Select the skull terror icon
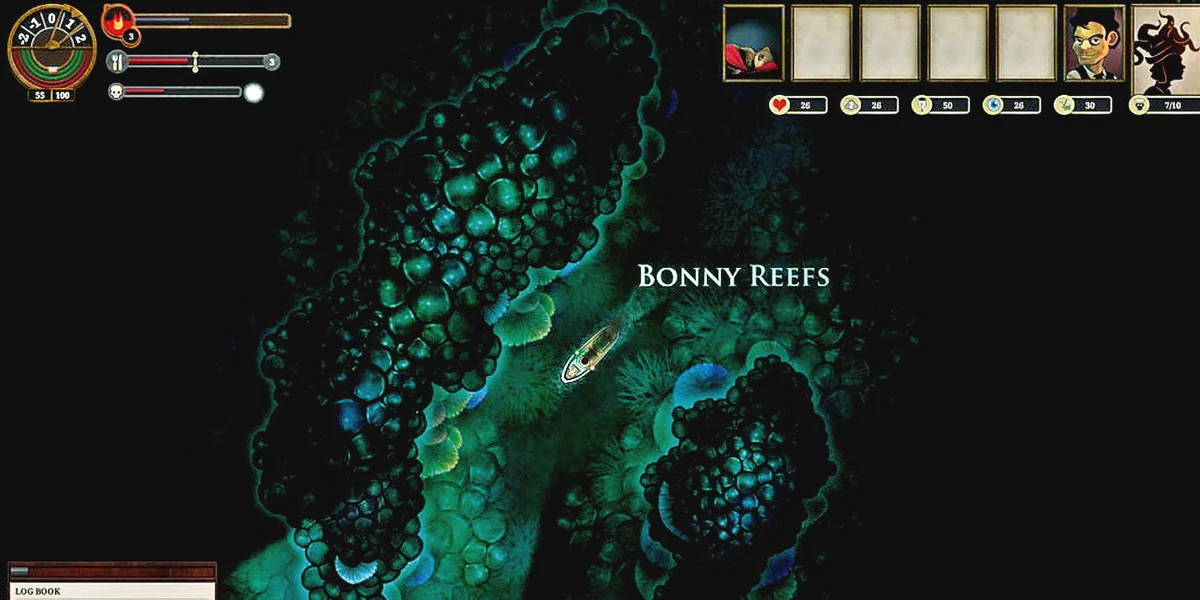 pyautogui.click(x=116, y=92)
